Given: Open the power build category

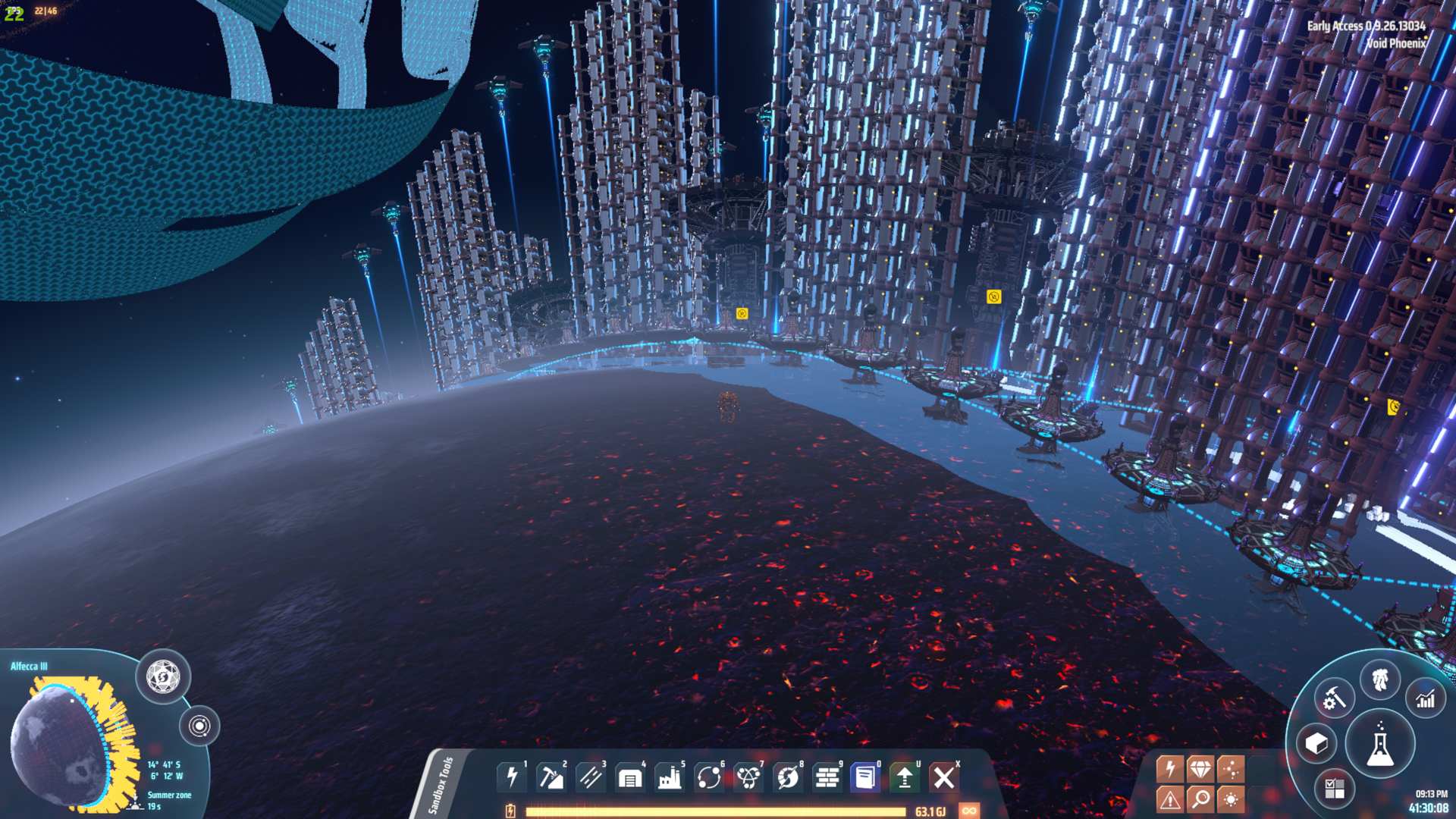Looking at the screenshot, I should click(x=513, y=777).
